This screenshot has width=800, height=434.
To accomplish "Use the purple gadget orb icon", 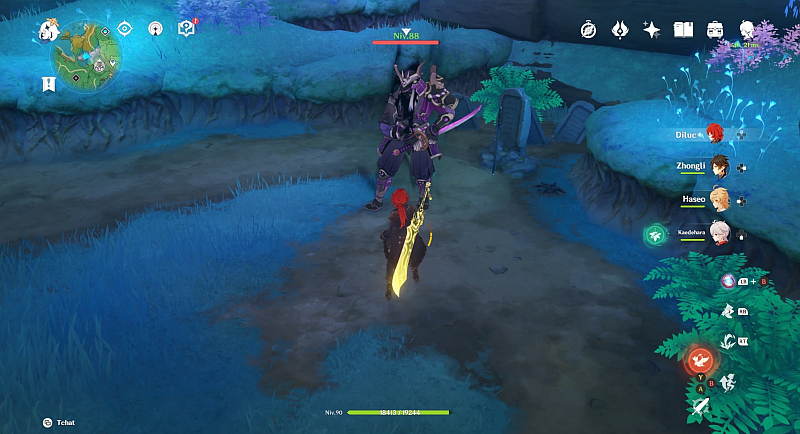I will coord(729,283).
